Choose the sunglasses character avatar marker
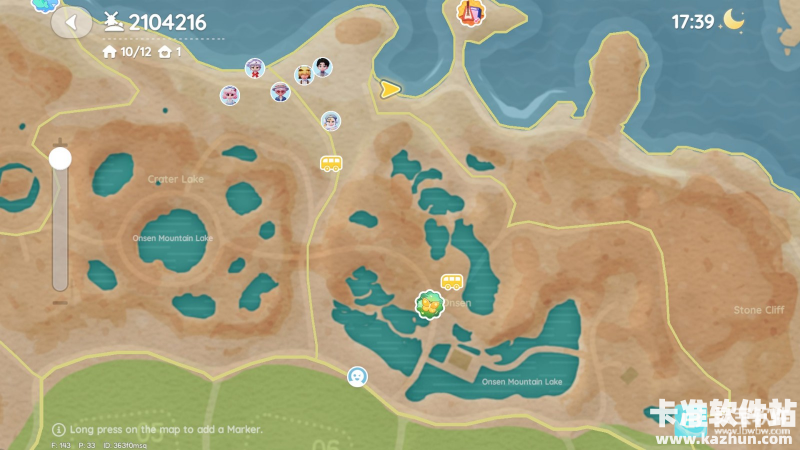800x450 pixels. click(280, 92)
